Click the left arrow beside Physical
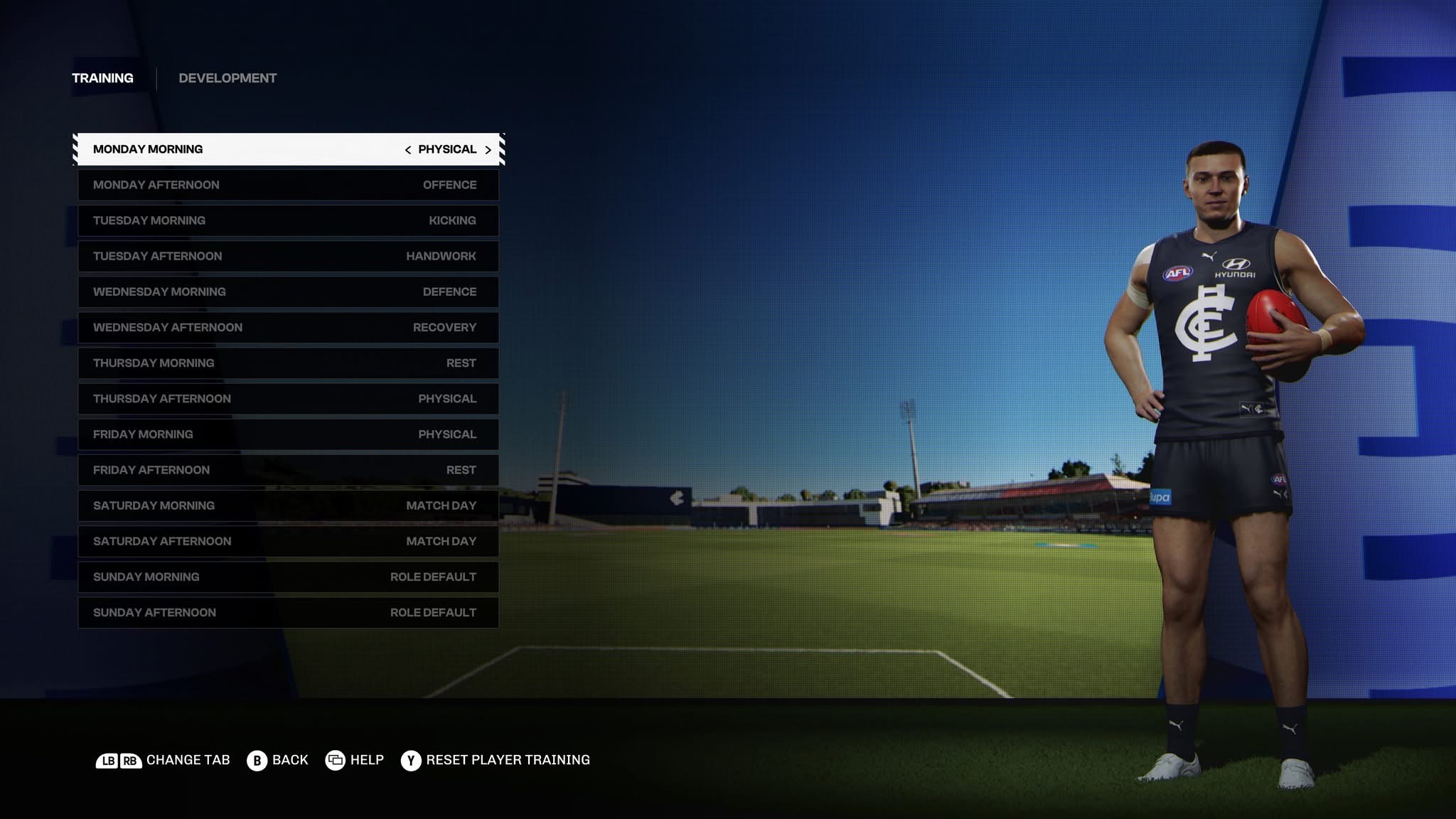 click(x=407, y=150)
